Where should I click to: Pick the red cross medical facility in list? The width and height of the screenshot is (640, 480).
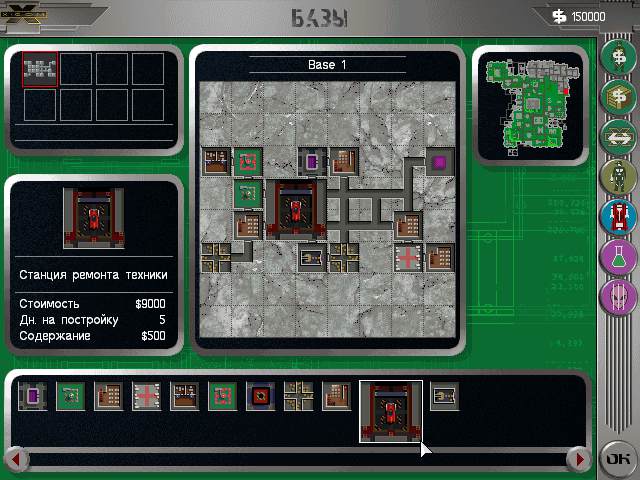point(145,397)
